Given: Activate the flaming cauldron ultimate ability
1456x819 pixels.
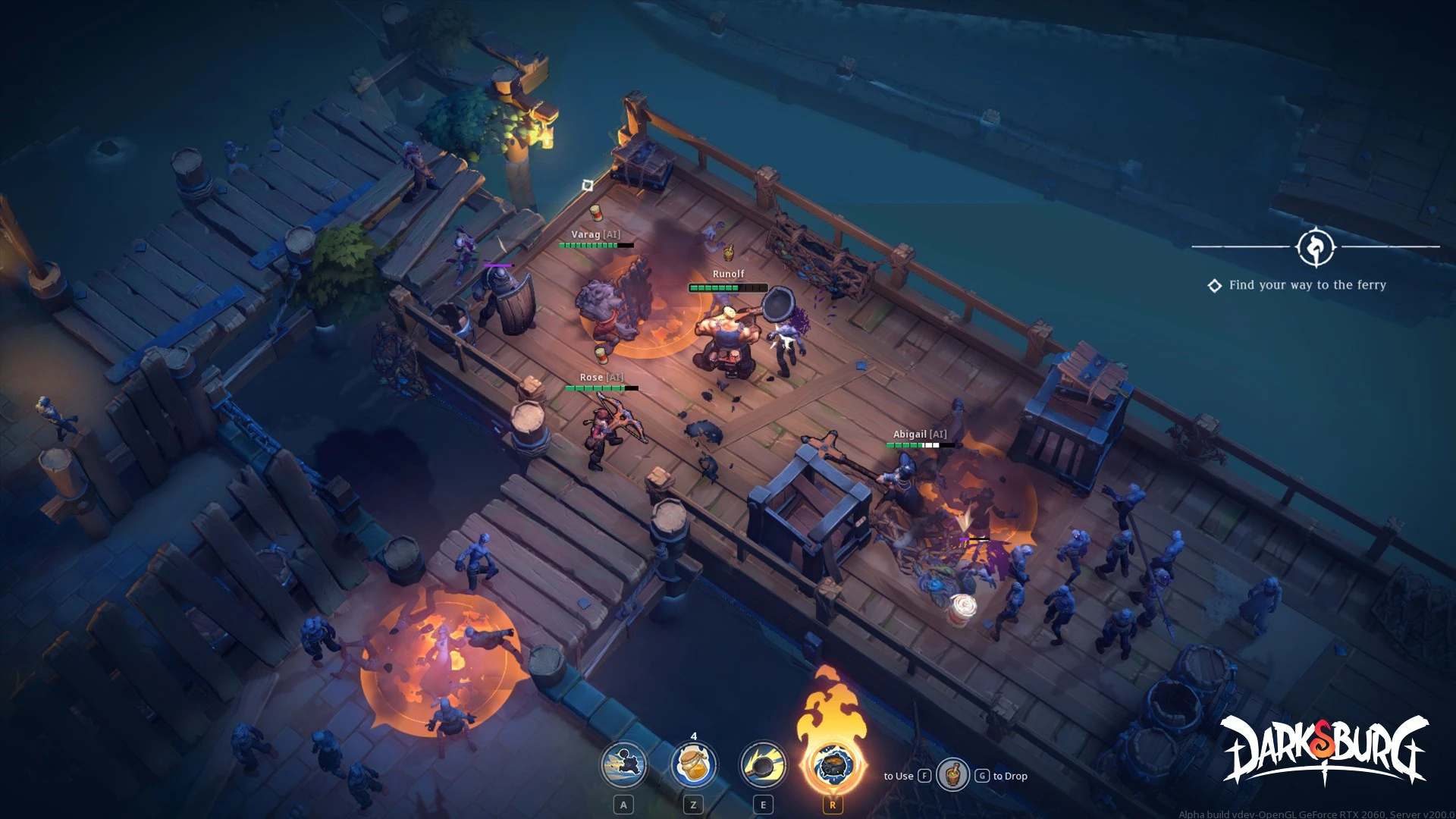Looking at the screenshot, I should coord(833,764).
